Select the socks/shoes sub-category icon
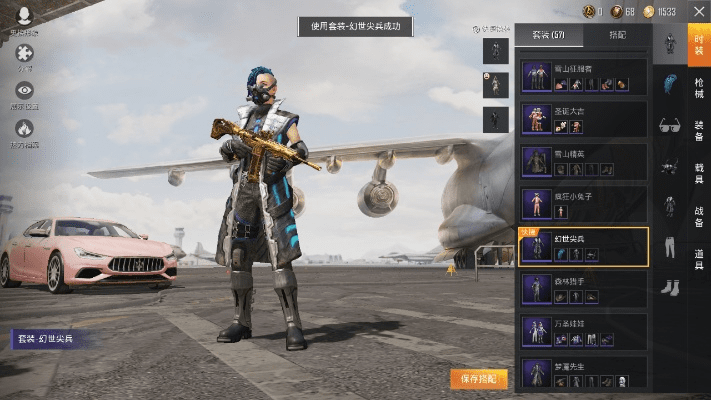 668,287
